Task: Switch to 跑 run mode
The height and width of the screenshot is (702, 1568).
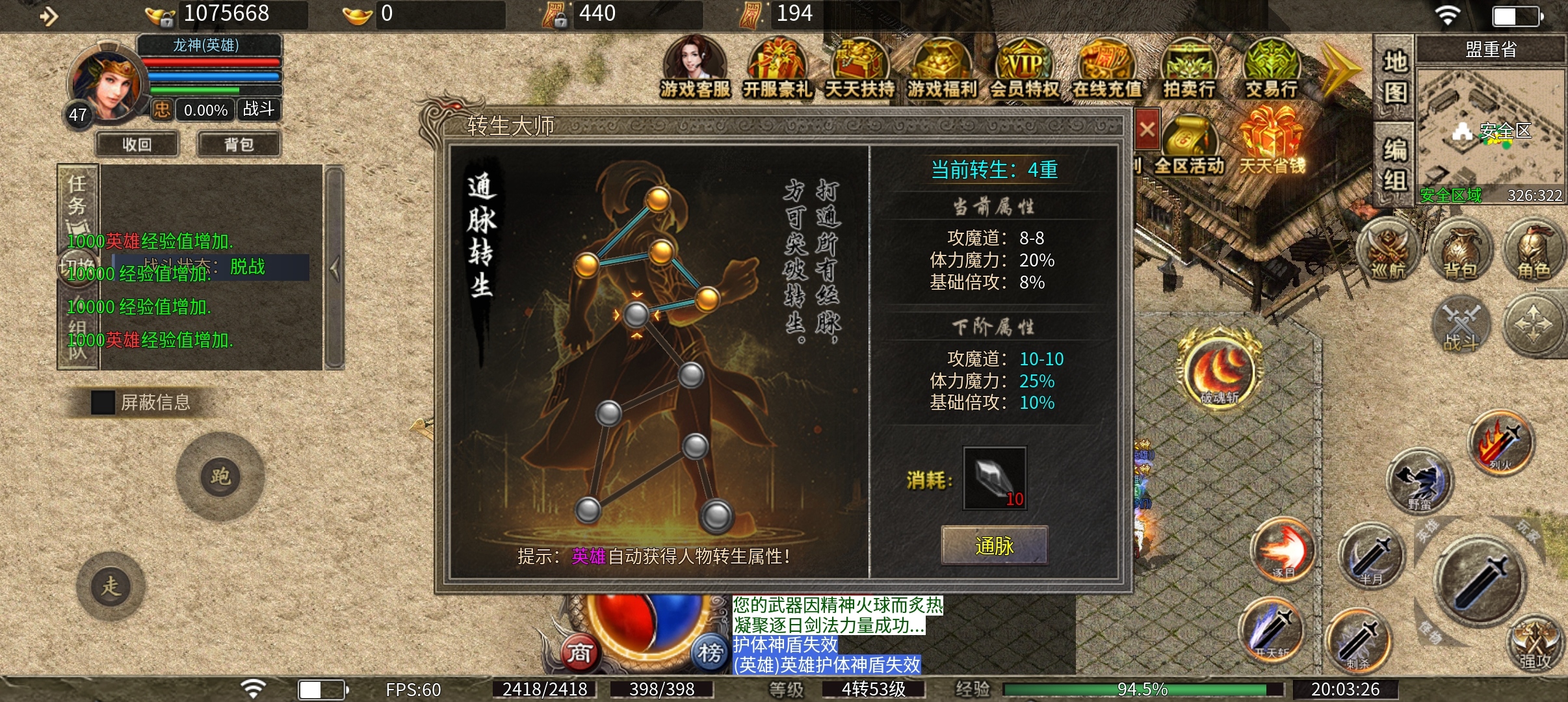Action: (220, 476)
